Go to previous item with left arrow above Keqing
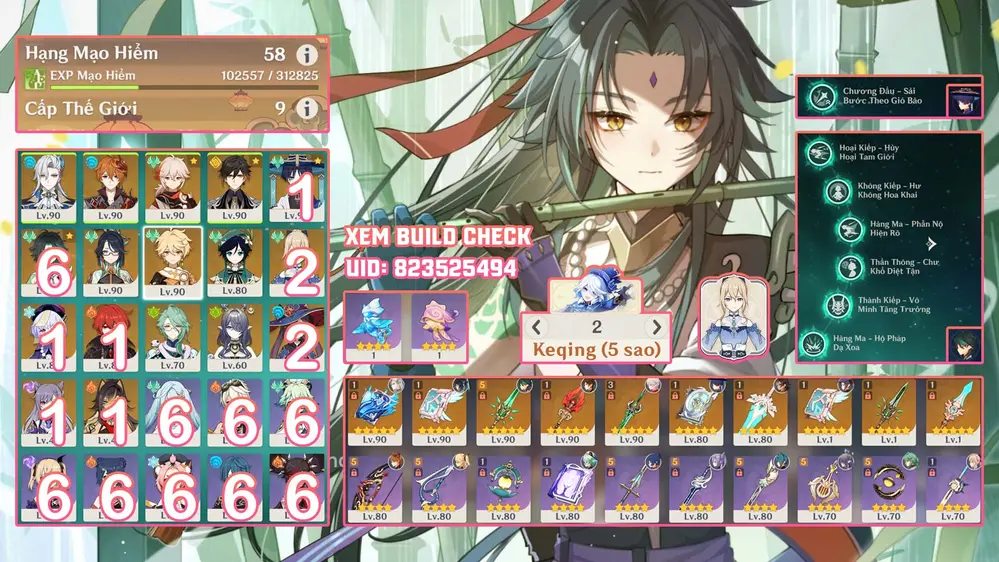This screenshot has height=562, width=999. (537, 327)
